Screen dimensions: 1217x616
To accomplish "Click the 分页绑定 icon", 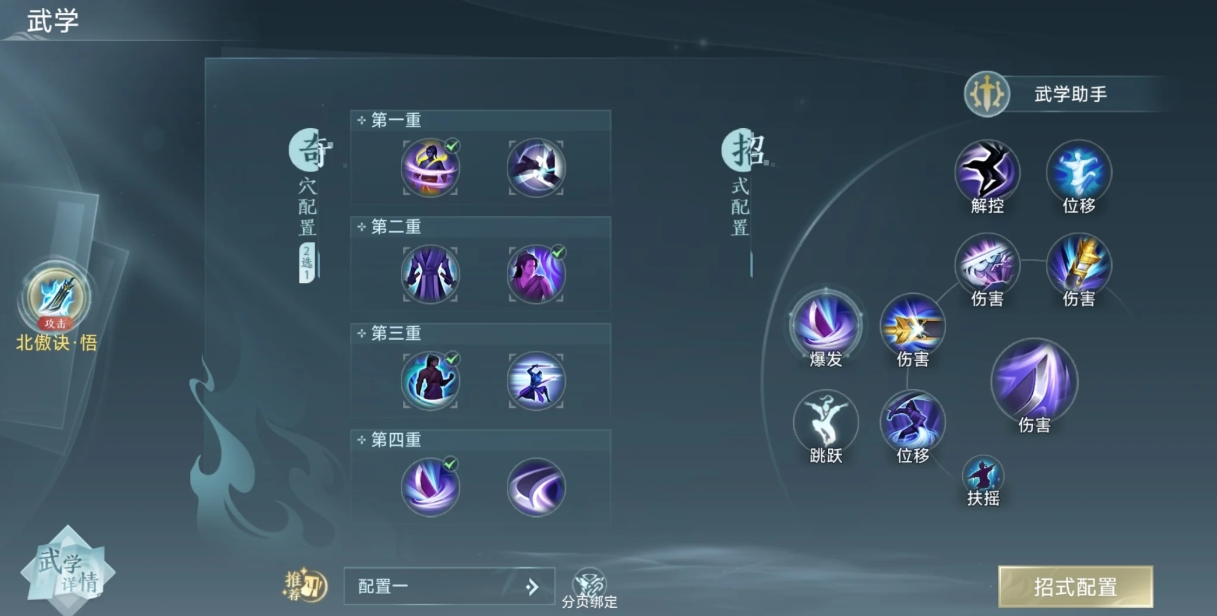I will [x=589, y=584].
